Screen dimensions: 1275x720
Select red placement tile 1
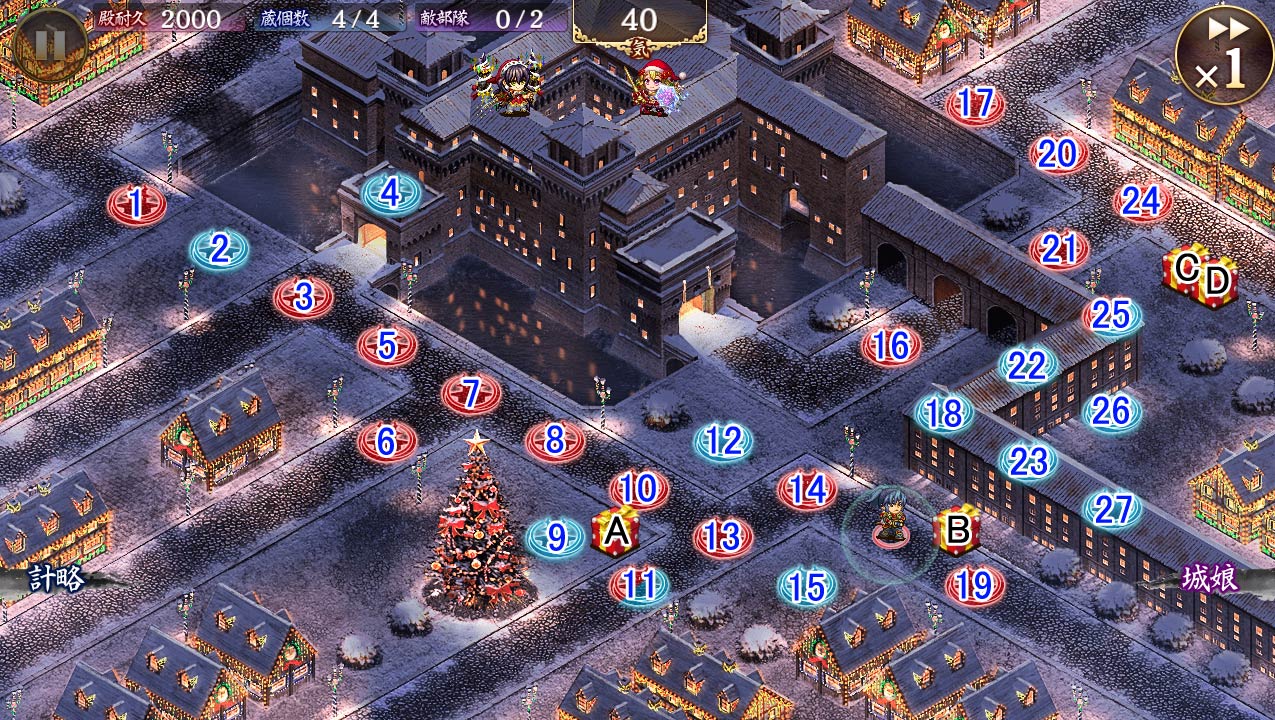pyautogui.click(x=137, y=205)
